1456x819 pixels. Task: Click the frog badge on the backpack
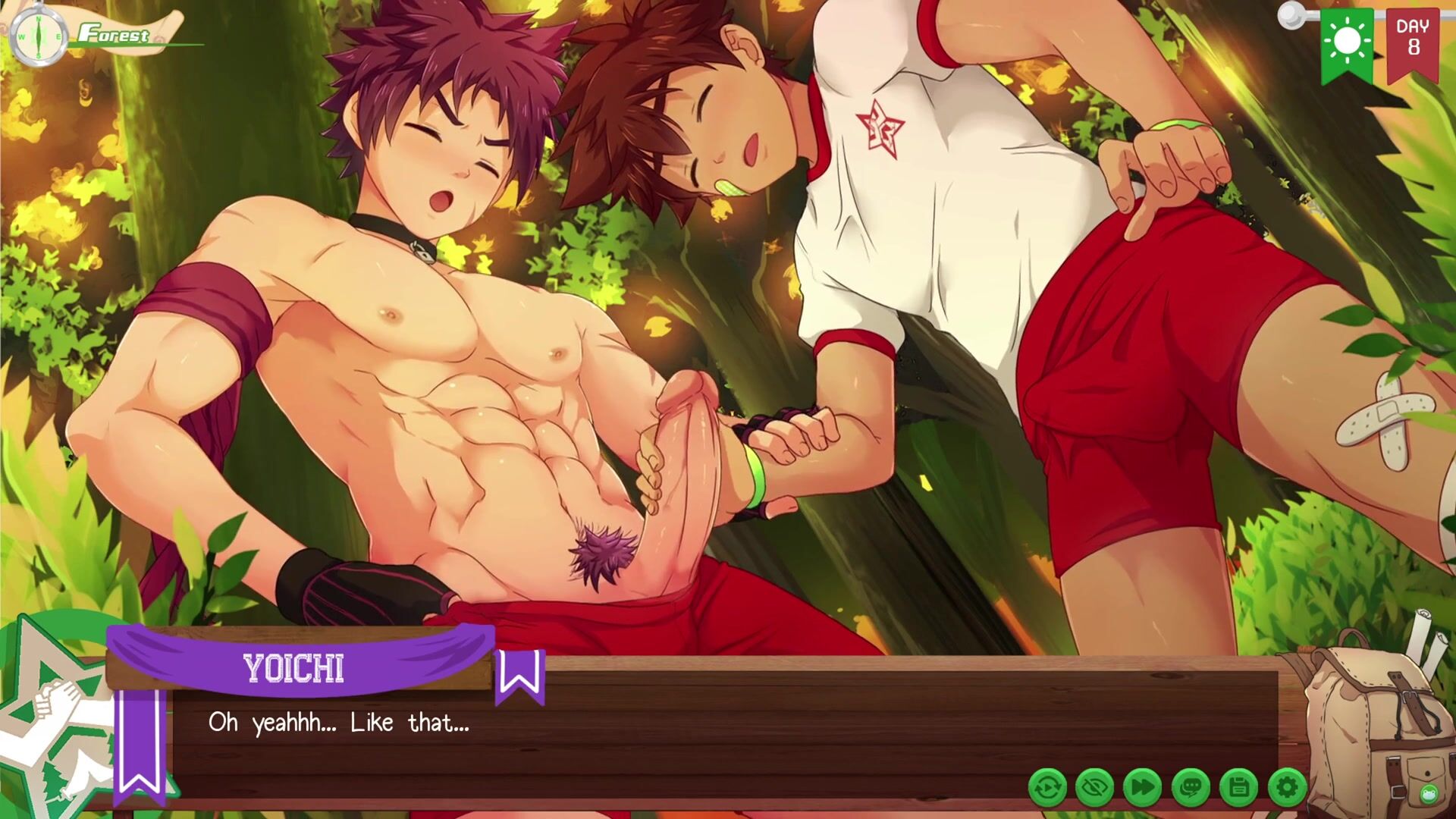click(x=1428, y=794)
